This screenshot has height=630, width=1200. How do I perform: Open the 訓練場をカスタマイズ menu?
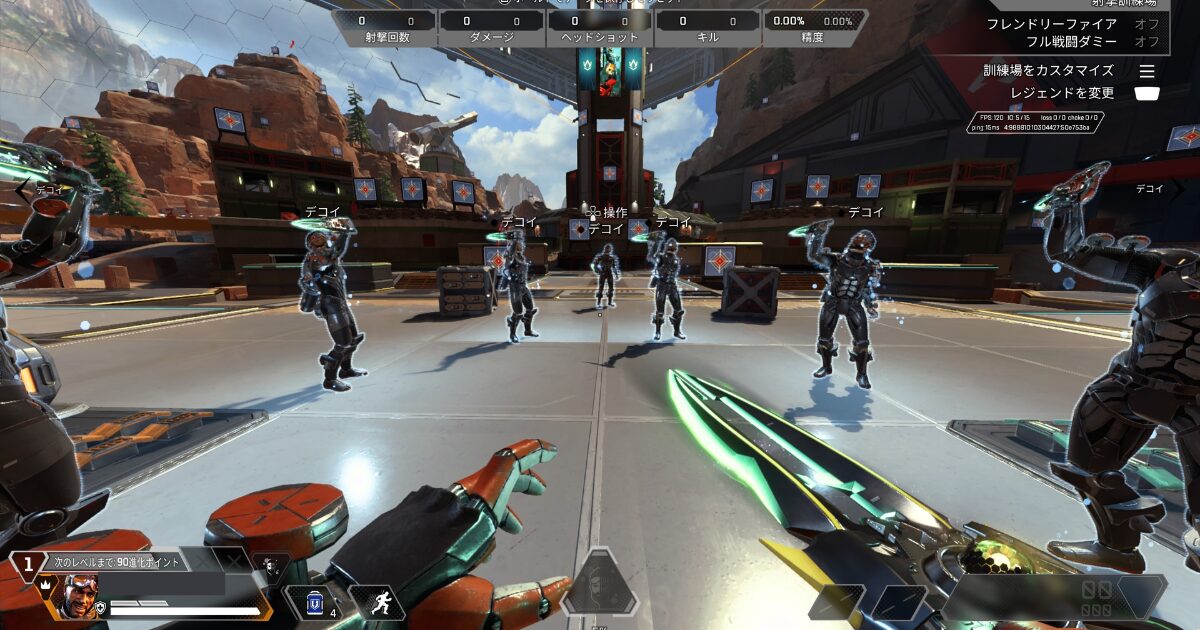tap(1147, 71)
